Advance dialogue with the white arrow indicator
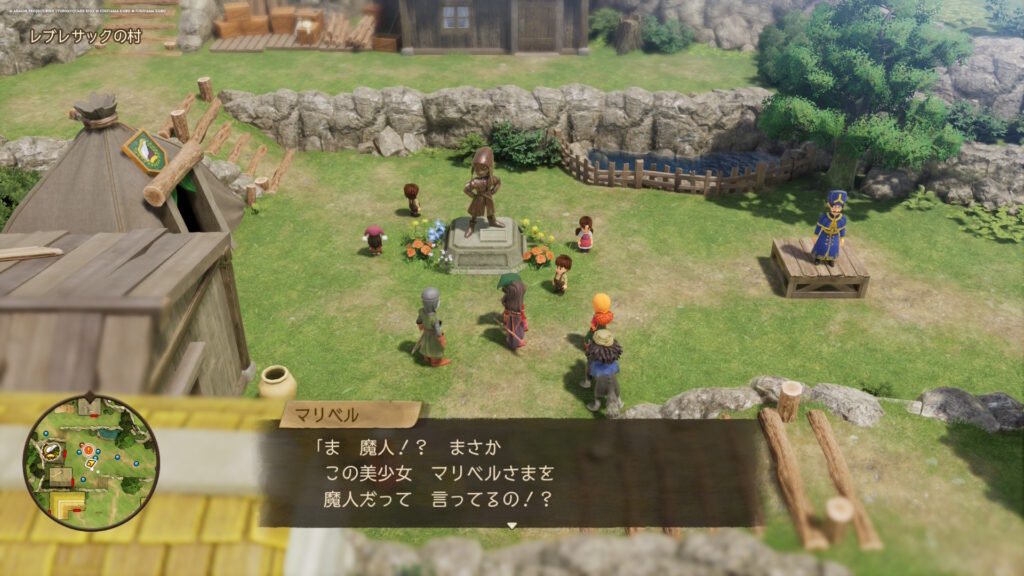The height and width of the screenshot is (576, 1024). (512, 525)
